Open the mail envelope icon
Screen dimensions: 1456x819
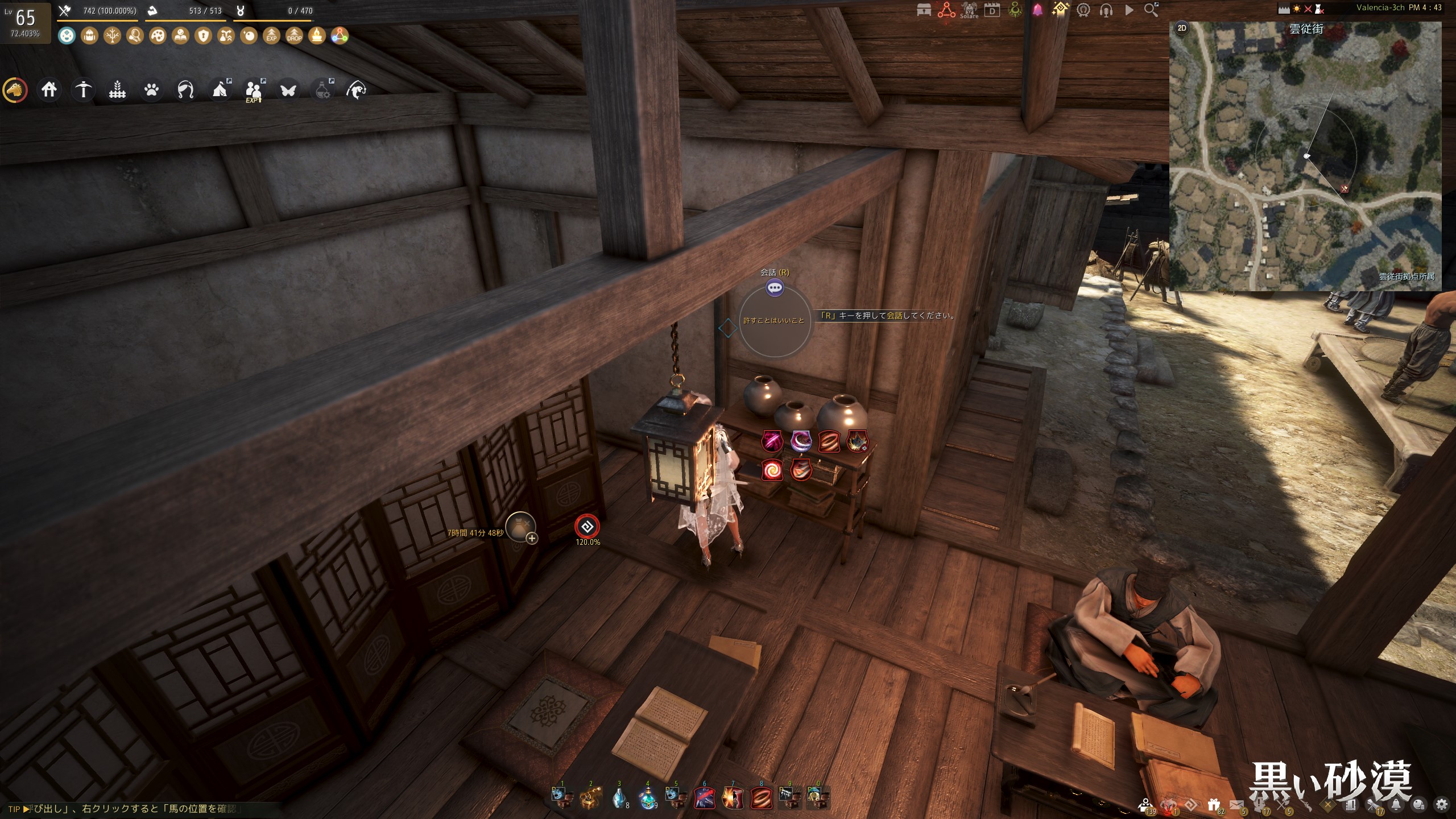coord(1236,804)
